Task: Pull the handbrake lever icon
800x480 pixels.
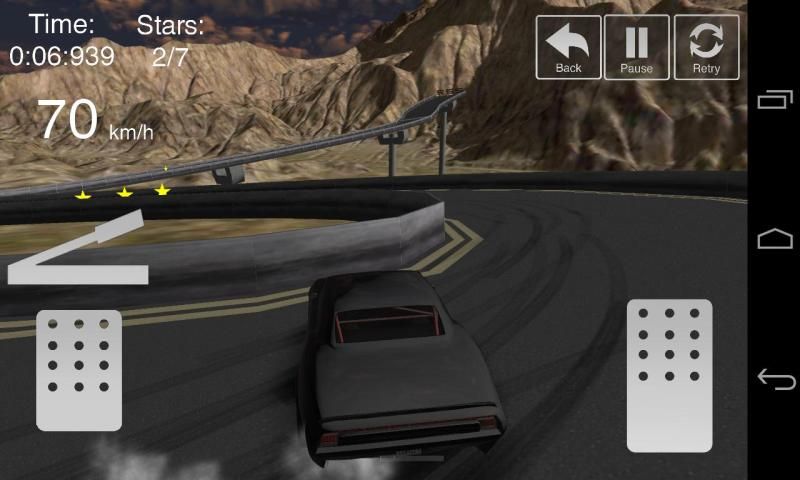Action: coord(78,250)
